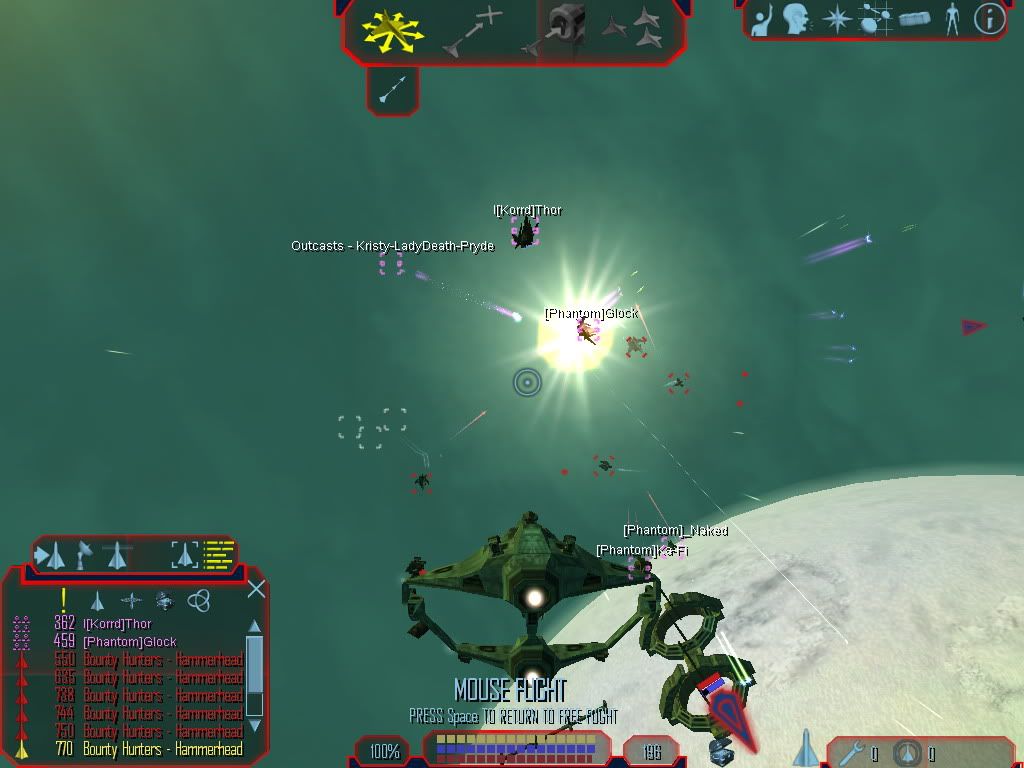Show the interlocking rings contact filter

pos(199,600)
